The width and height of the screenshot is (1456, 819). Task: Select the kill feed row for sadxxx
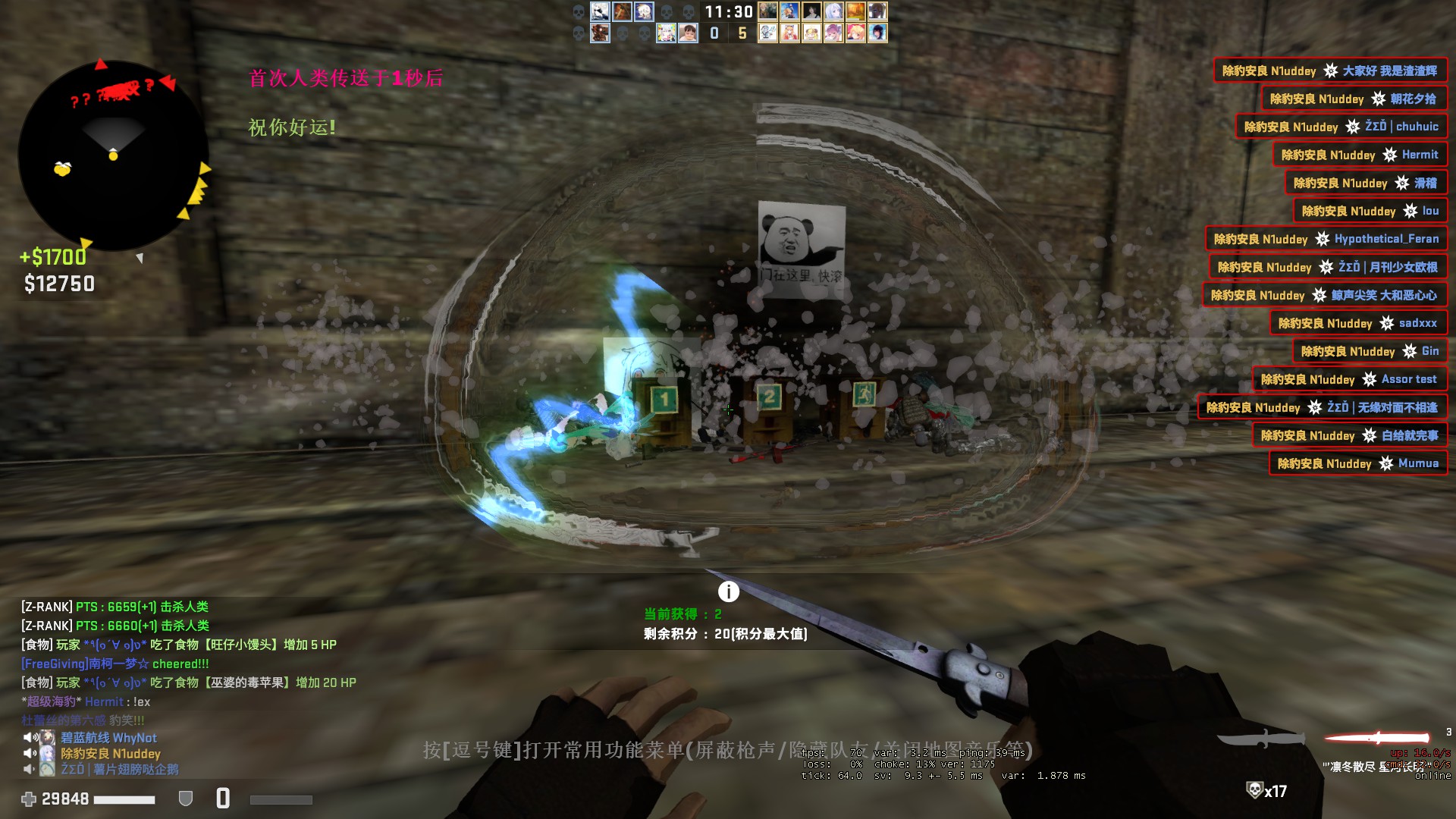tap(1357, 323)
